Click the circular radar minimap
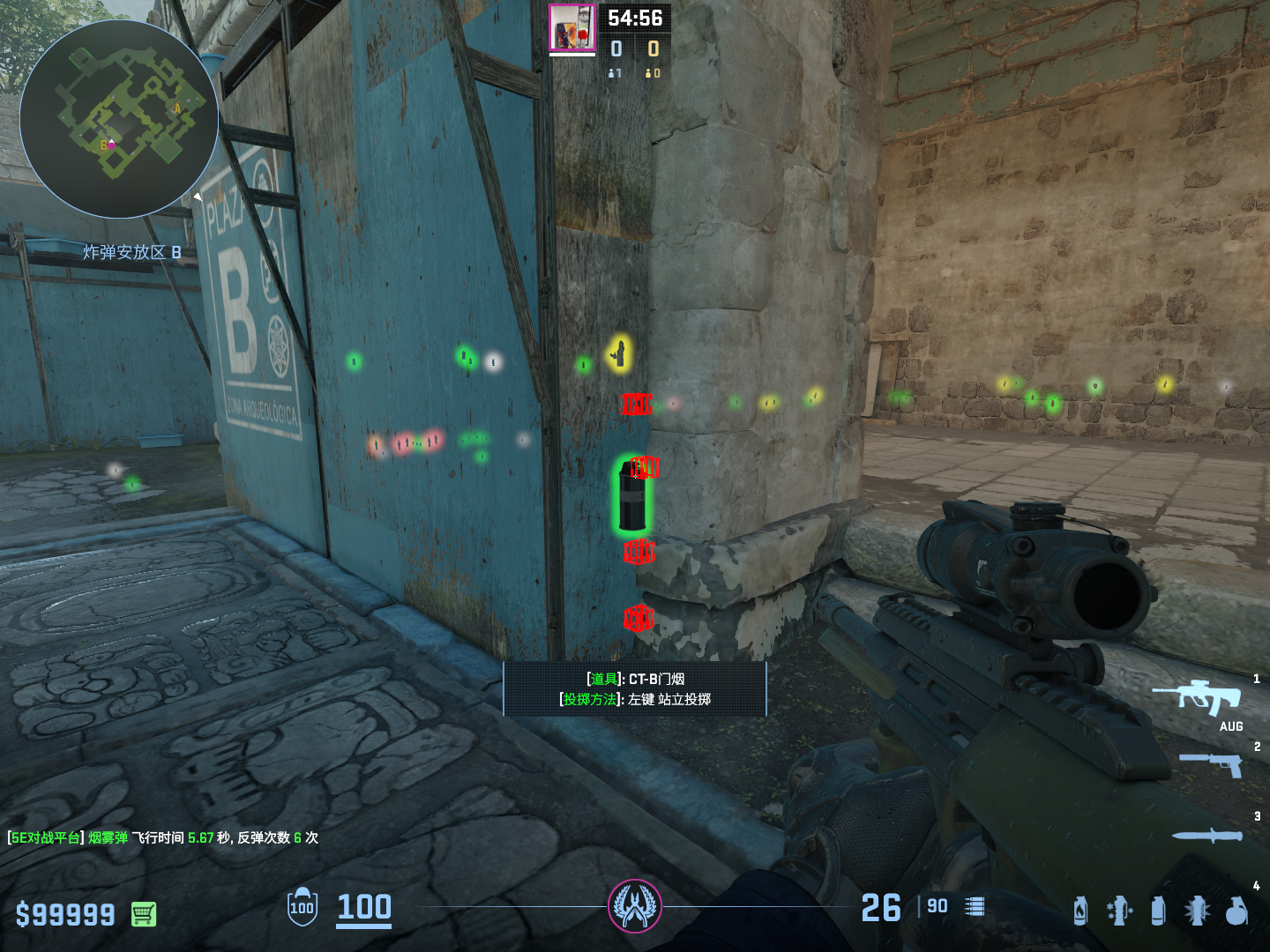This screenshot has width=1270, height=952. click(x=119, y=119)
